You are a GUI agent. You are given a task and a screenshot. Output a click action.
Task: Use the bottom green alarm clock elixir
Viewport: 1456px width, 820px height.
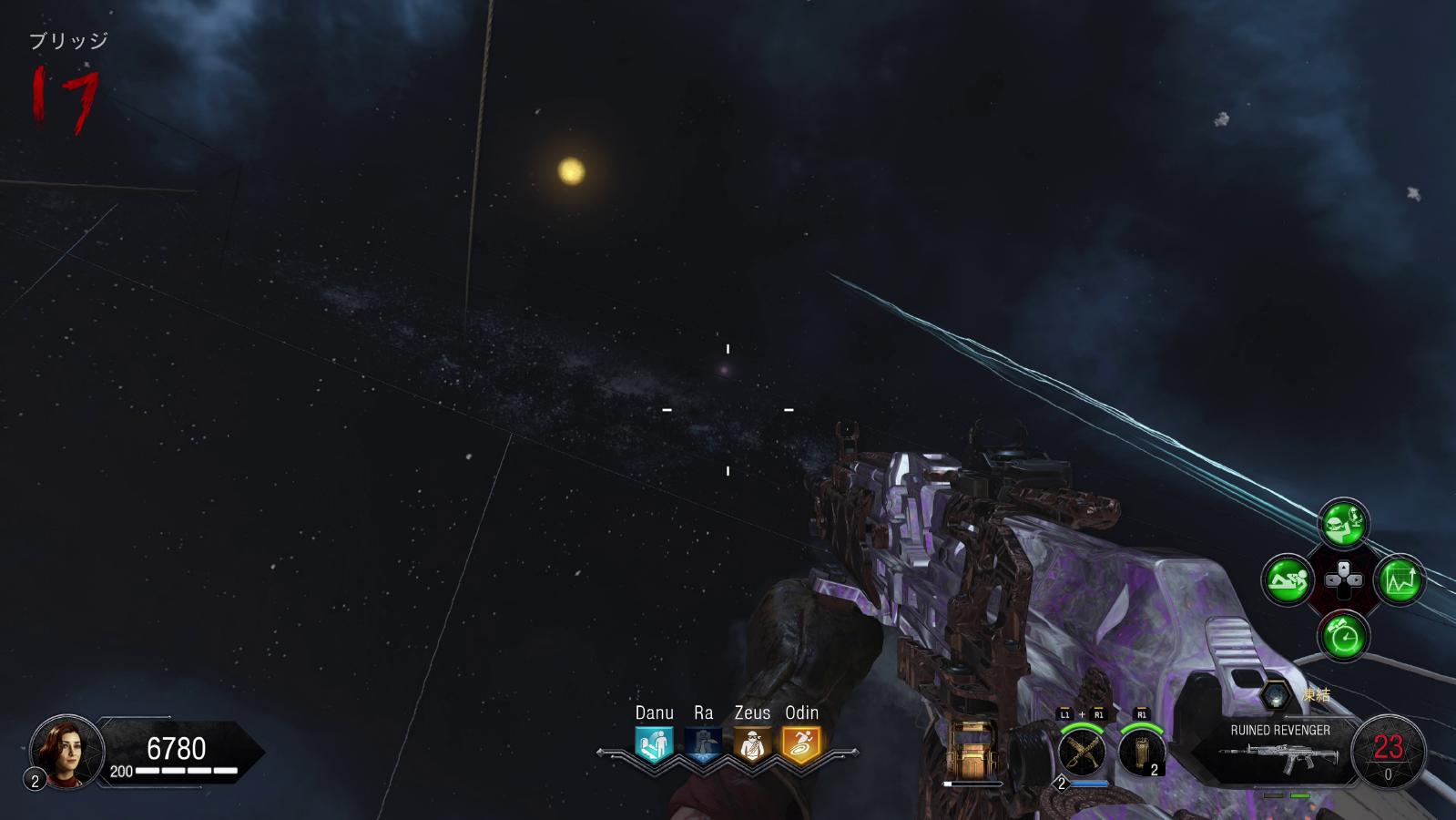point(1343,636)
